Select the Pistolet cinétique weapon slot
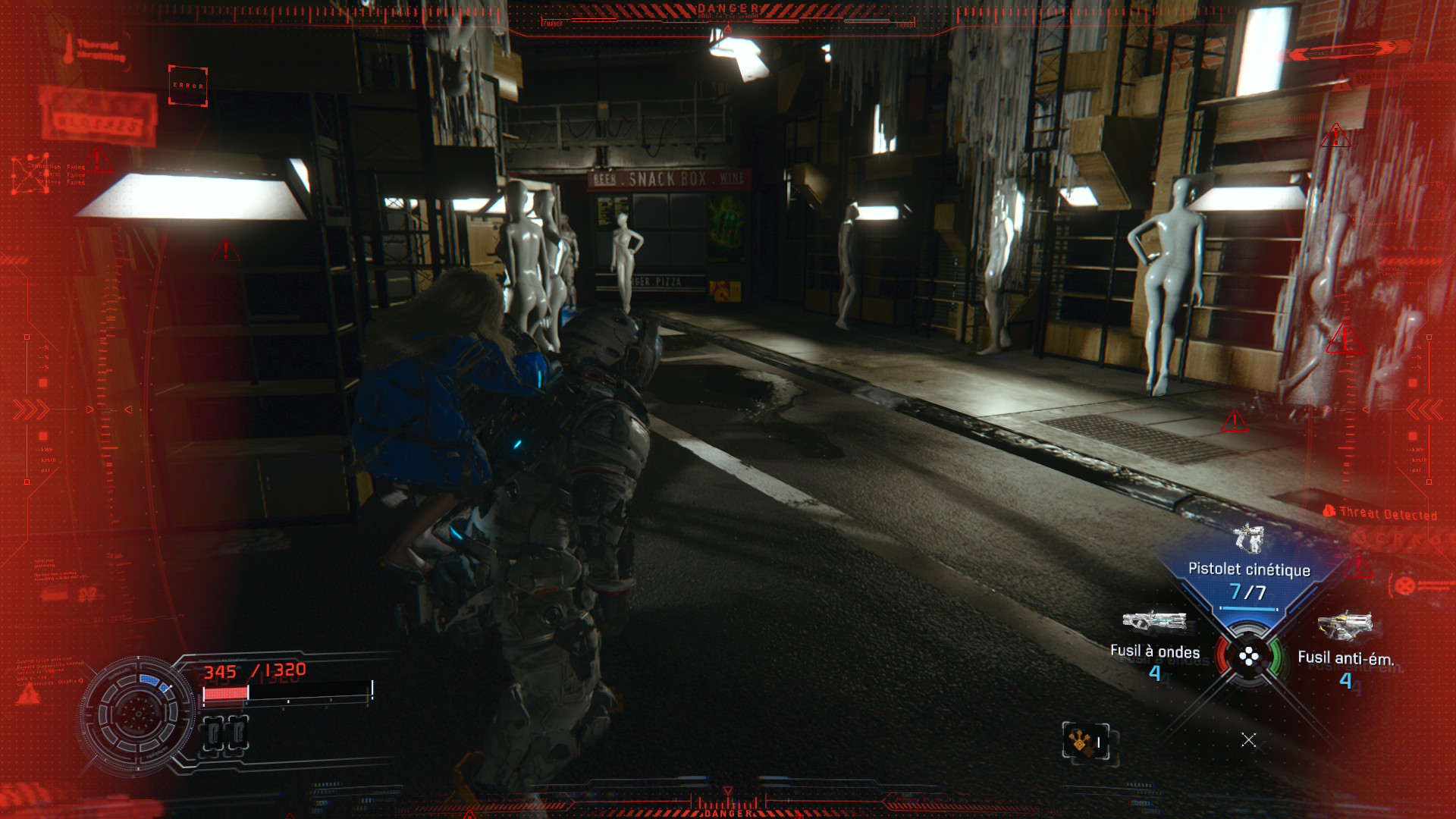Viewport: 1456px width, 819px height. [x=1248, y=570]
